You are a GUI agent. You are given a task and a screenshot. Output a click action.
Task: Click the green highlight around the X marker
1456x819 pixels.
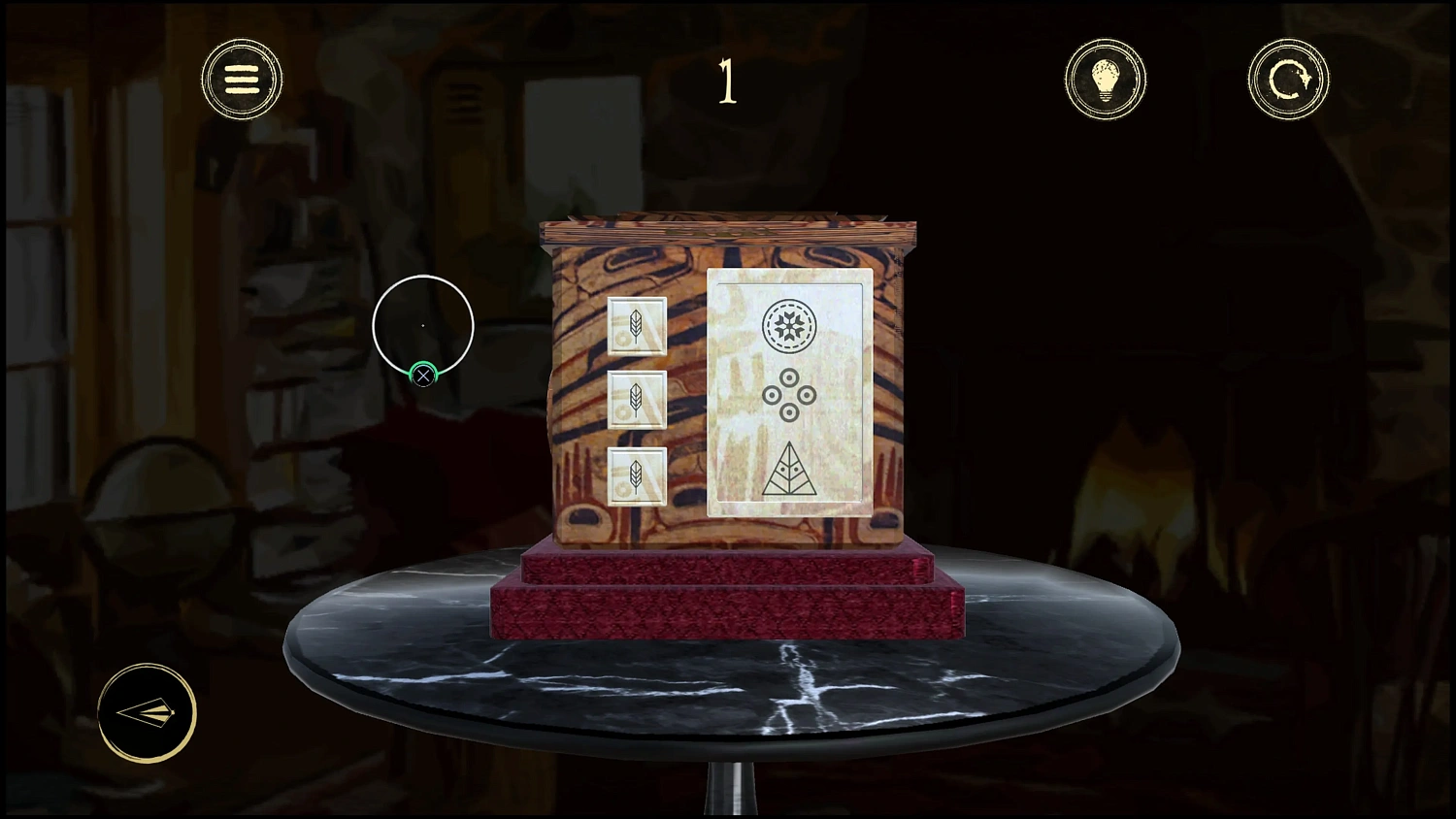click(x=423, y=375)
